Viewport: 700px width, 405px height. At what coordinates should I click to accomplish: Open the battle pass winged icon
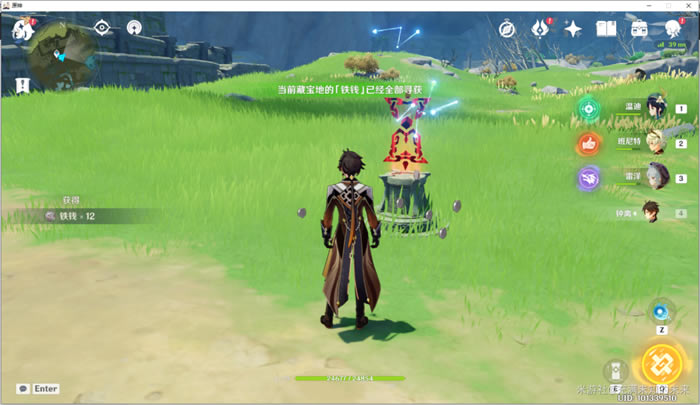pyautogui.click(x=541, y=29)
